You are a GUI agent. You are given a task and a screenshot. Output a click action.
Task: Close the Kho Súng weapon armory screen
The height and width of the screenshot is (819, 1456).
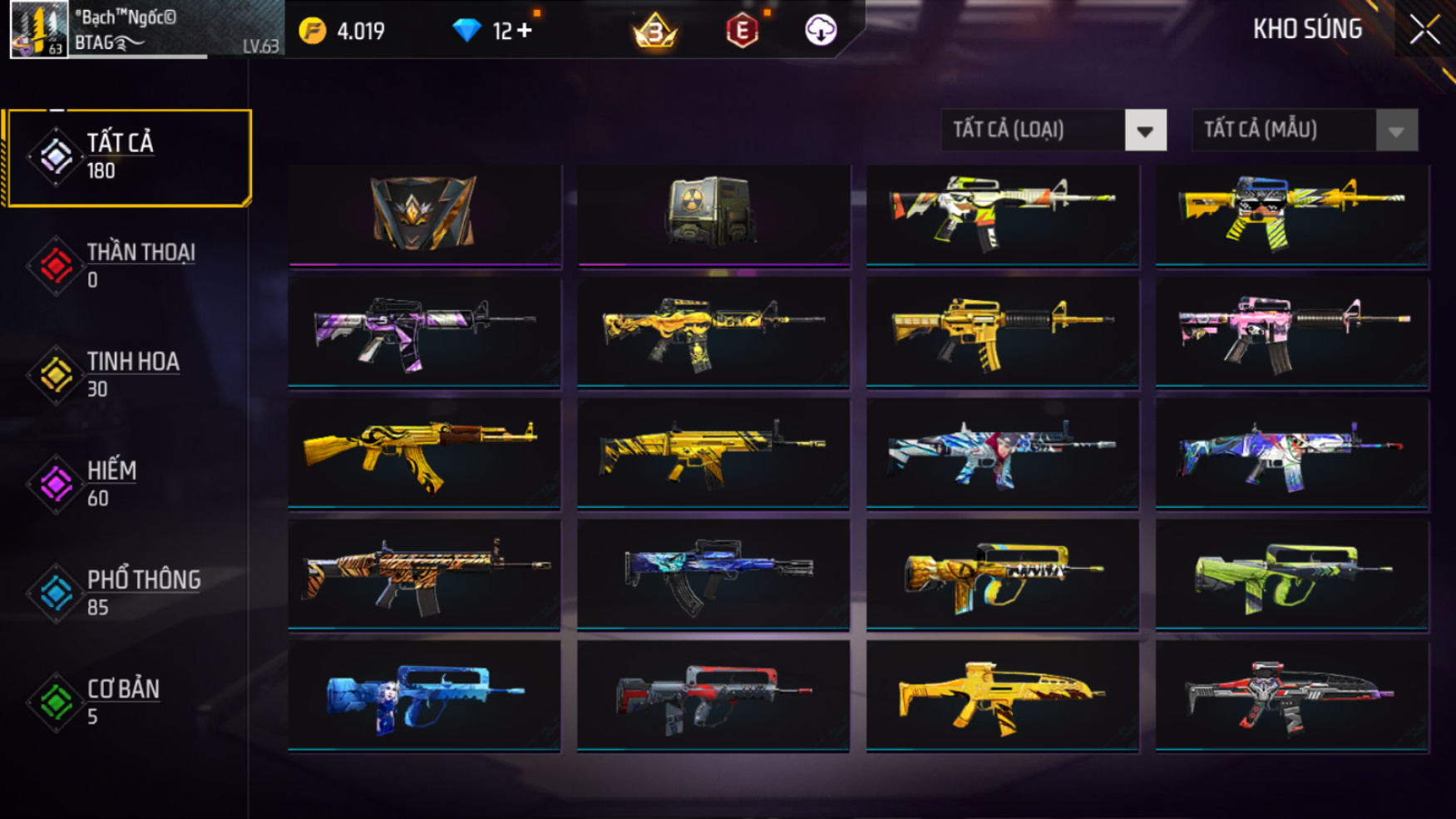pyautogui.click(x=1424, y=30)
